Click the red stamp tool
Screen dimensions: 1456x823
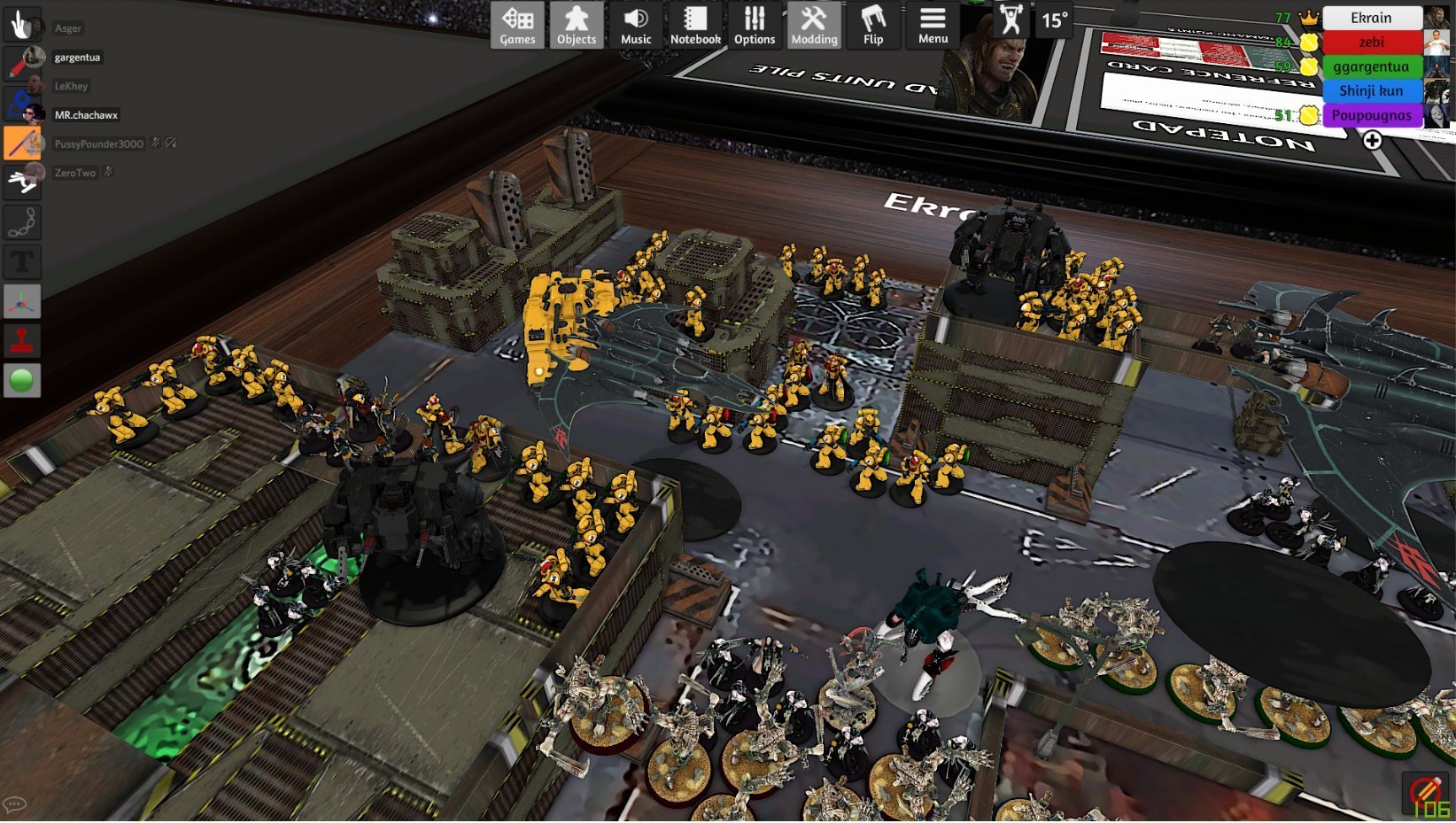pyautogui.click(x=21, y=340)
